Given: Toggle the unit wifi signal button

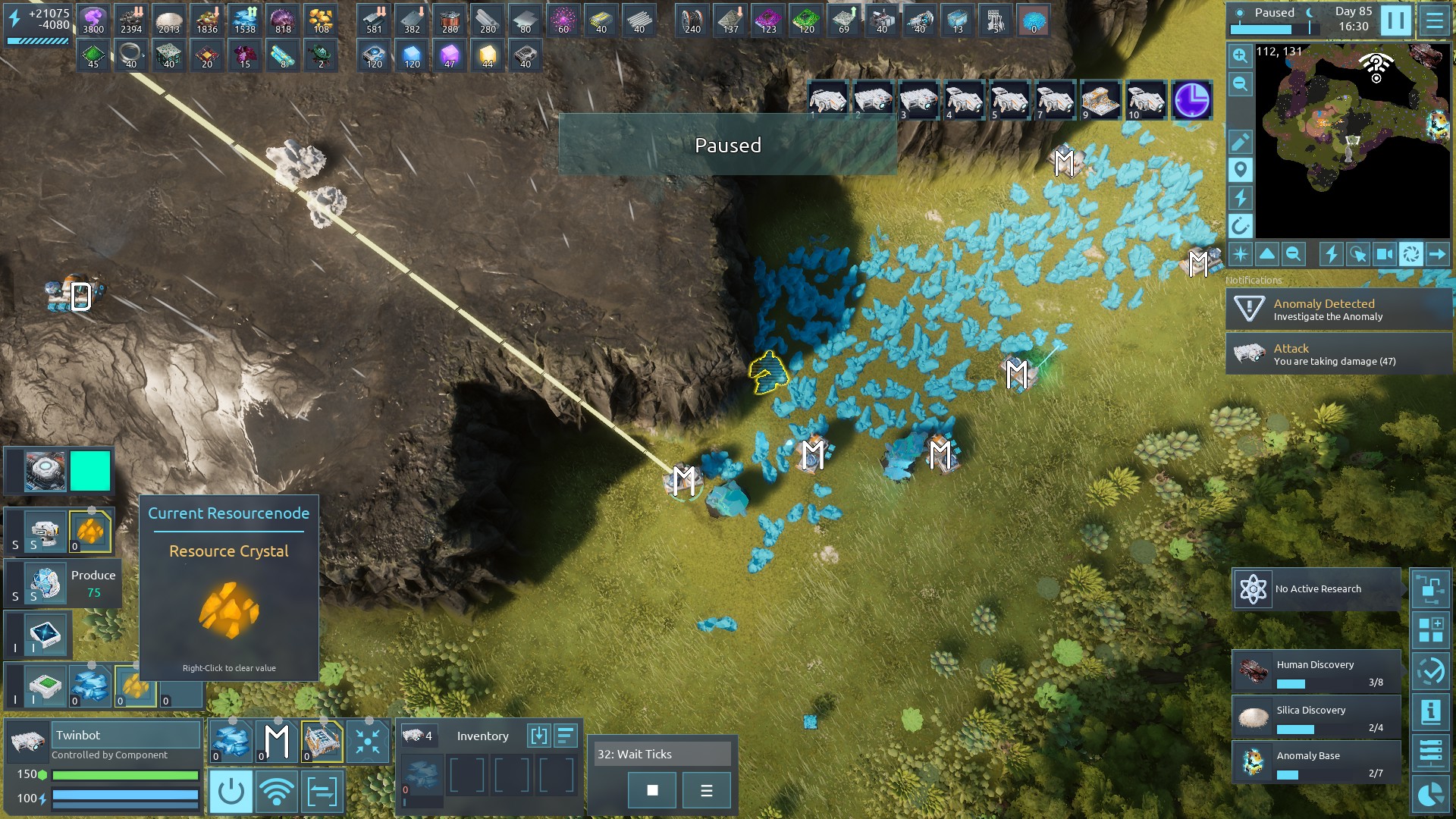Looking at the screenshot, I should pyautogui.click(x=276, y=792).
